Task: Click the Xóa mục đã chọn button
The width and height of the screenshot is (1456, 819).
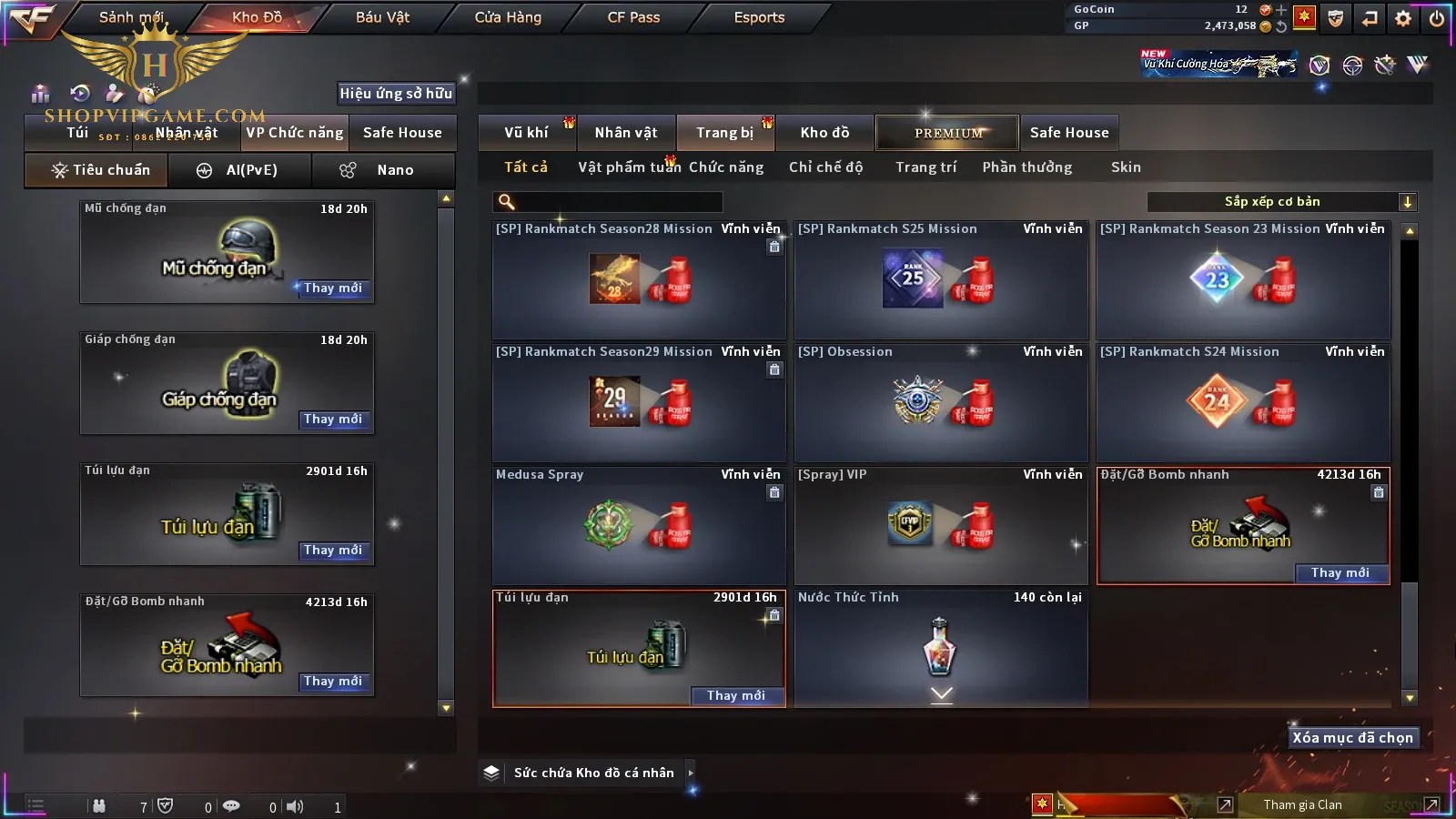Action: [1352, 738]
